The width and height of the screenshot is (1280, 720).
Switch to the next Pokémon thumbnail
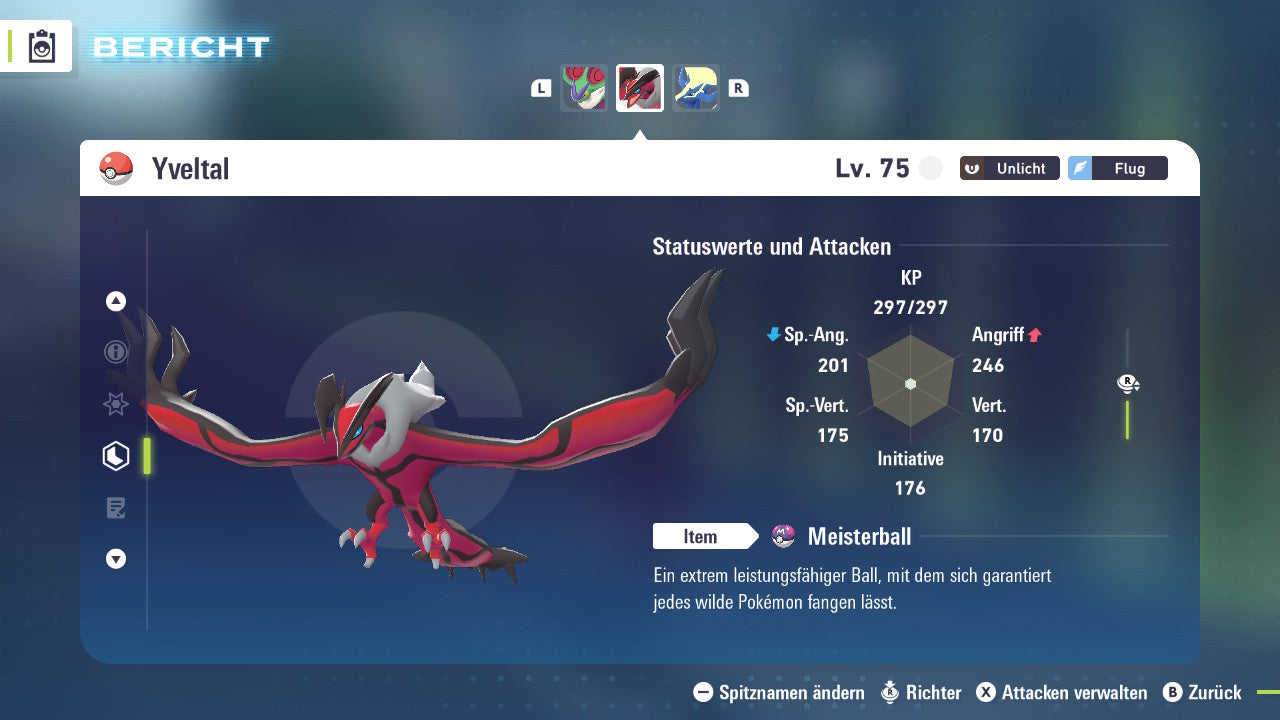coord(695,87)
